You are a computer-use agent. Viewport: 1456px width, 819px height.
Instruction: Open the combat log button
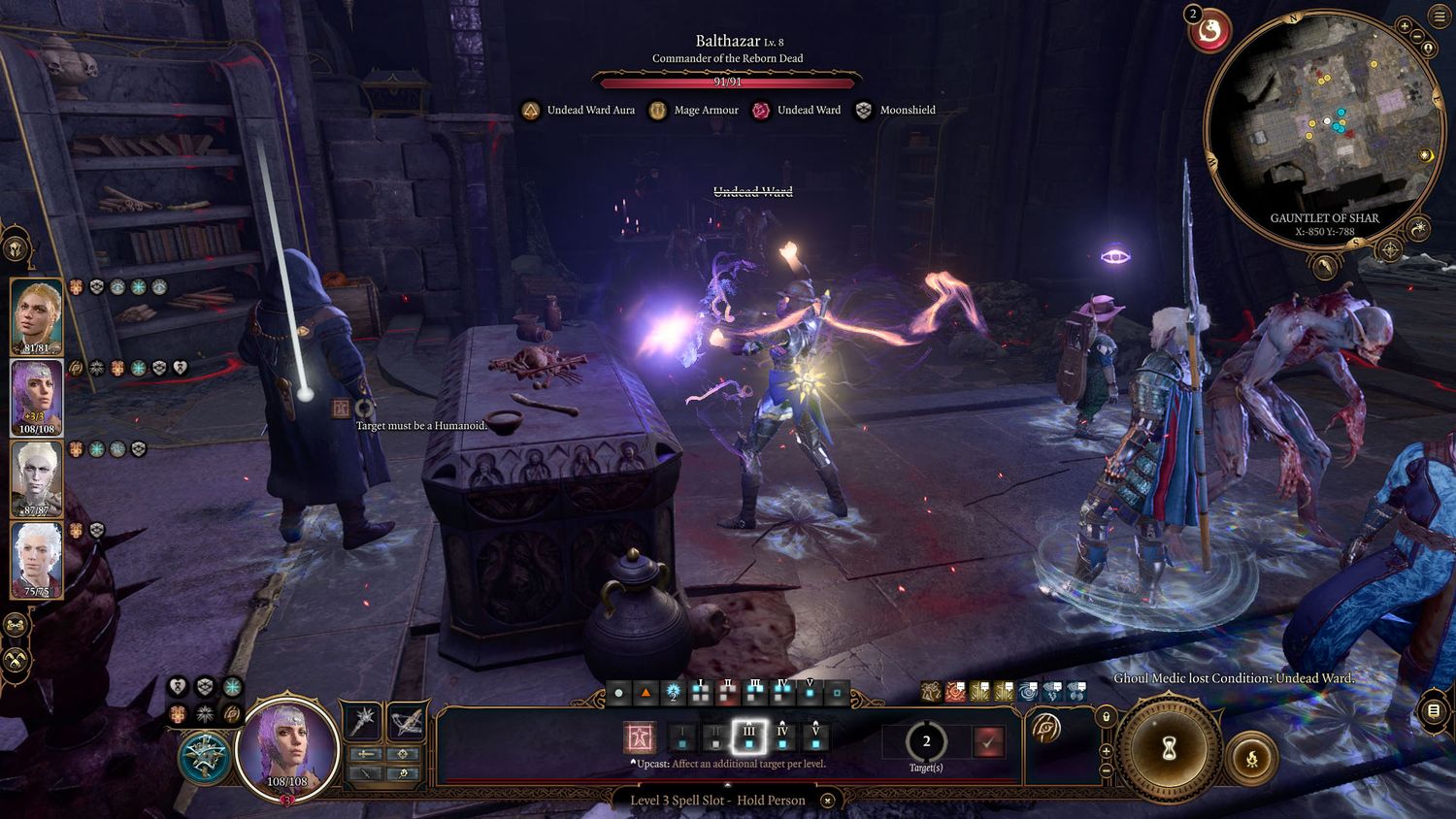(1435, 711)
